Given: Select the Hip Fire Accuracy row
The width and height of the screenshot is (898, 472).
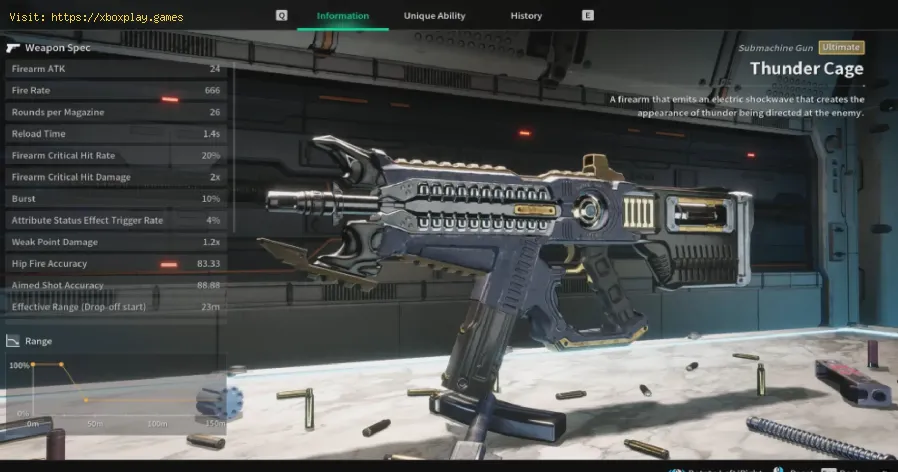Looking at the screenshot, I should (x=115, y=264).
